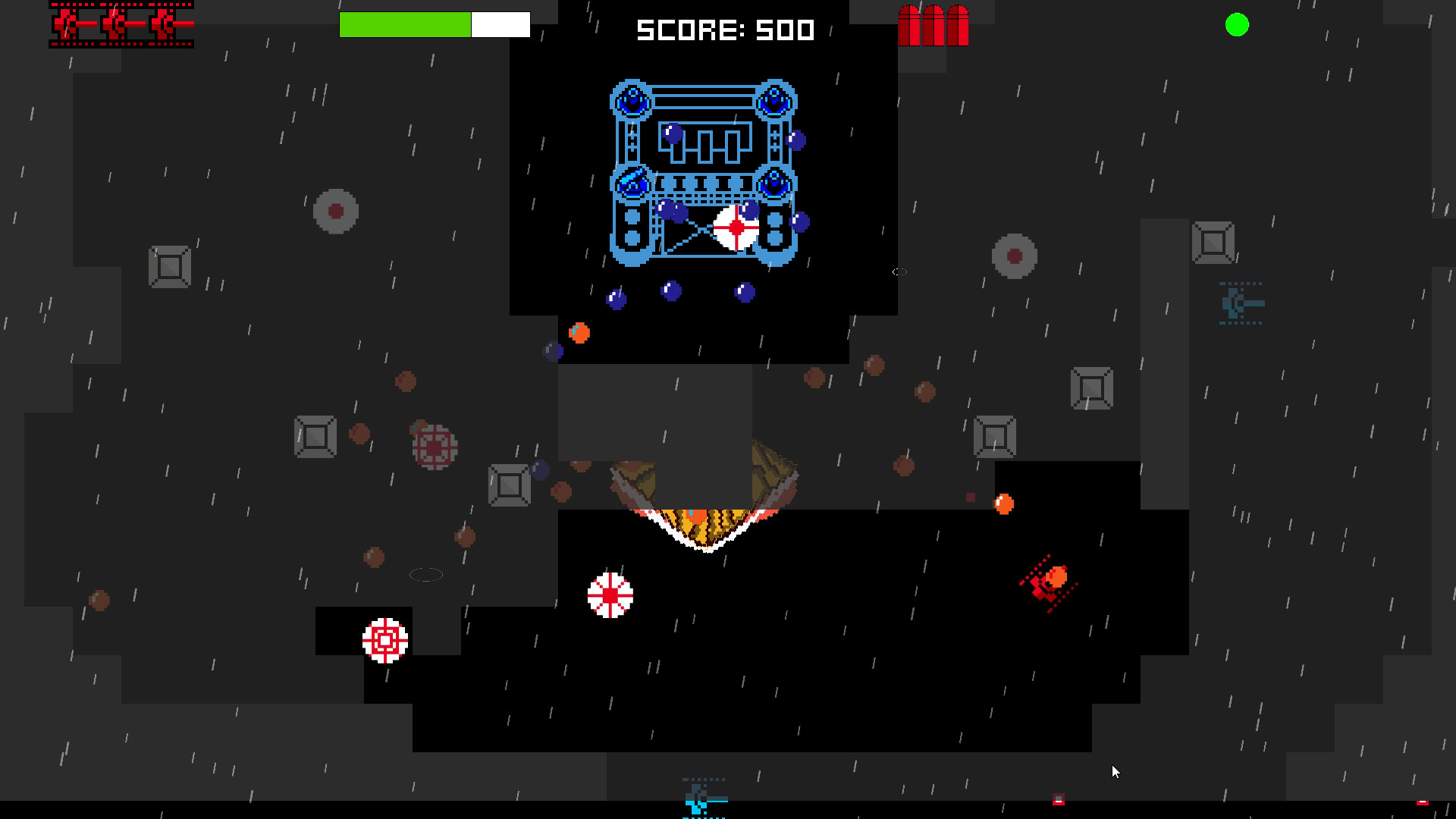Screen dimensions: 1456x819
Task: Click the green health bar
Action: point(406,25)
